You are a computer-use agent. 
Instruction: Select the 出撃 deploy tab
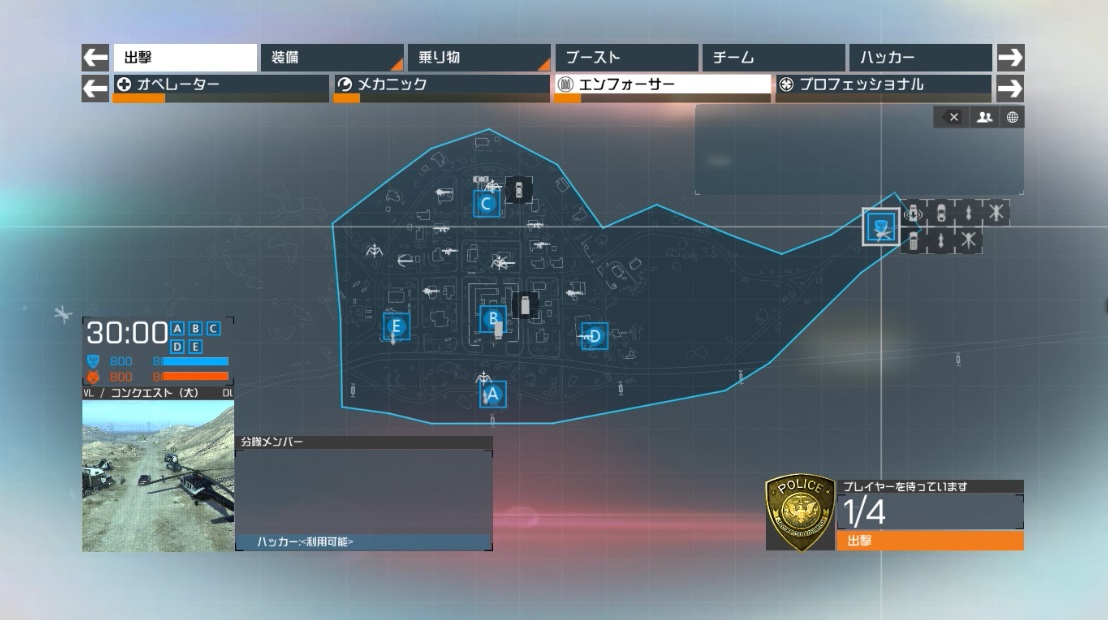184,58
